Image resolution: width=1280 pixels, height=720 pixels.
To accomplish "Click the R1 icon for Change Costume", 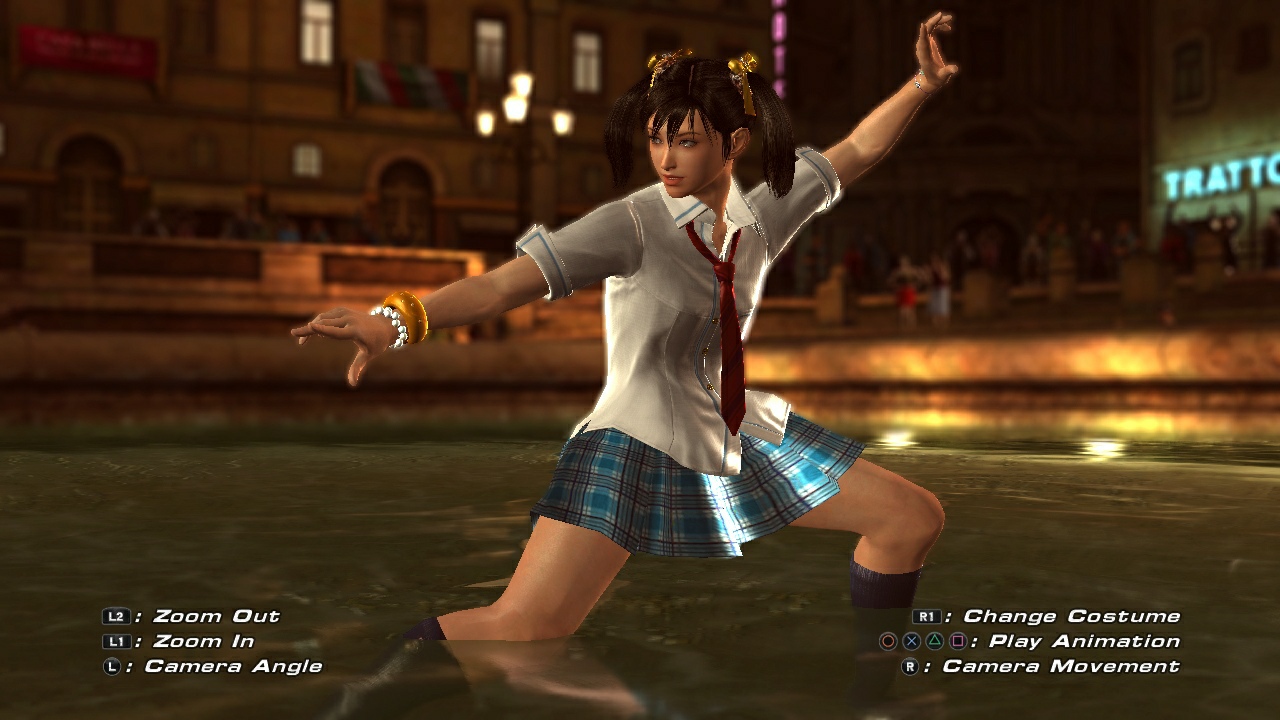I will coord(927,614).
